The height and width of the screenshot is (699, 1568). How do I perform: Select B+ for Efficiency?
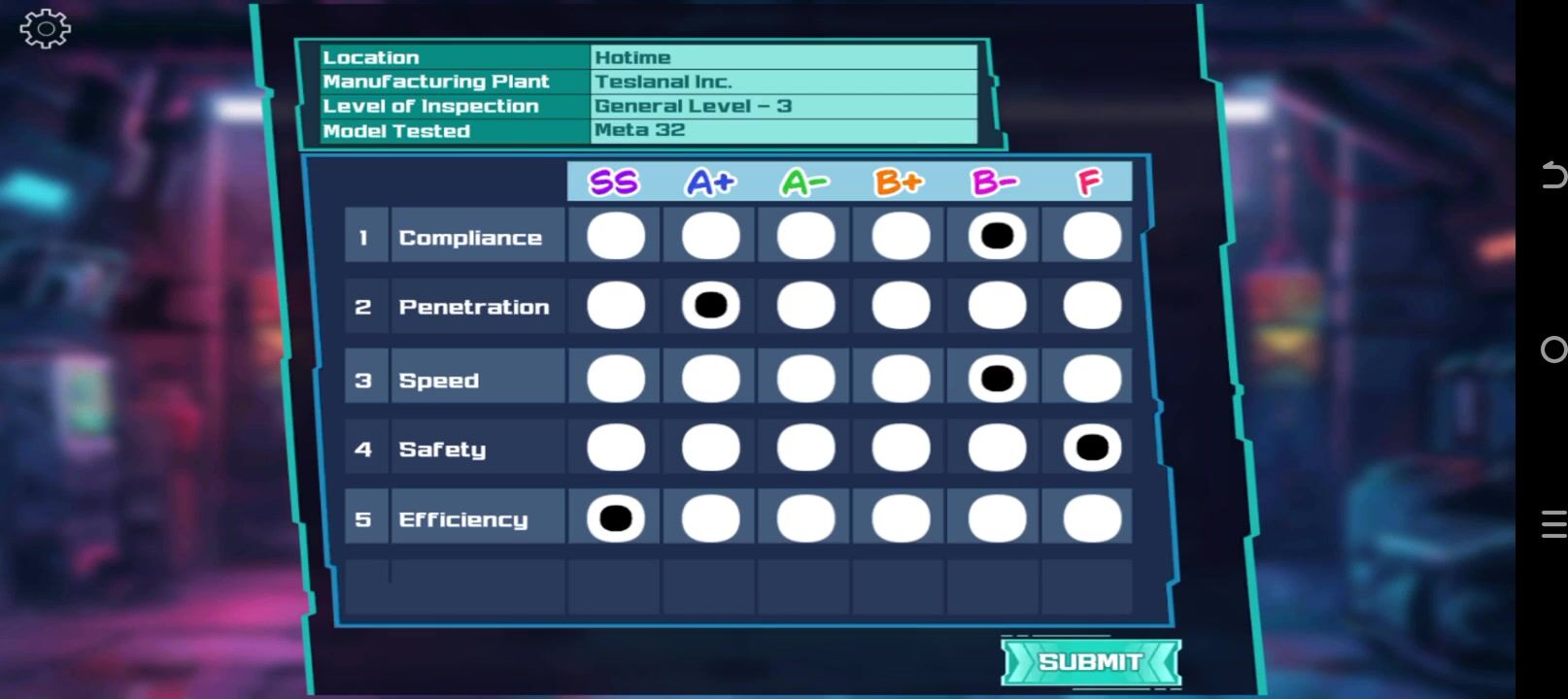pyautogui.click(x=901, y=518)
